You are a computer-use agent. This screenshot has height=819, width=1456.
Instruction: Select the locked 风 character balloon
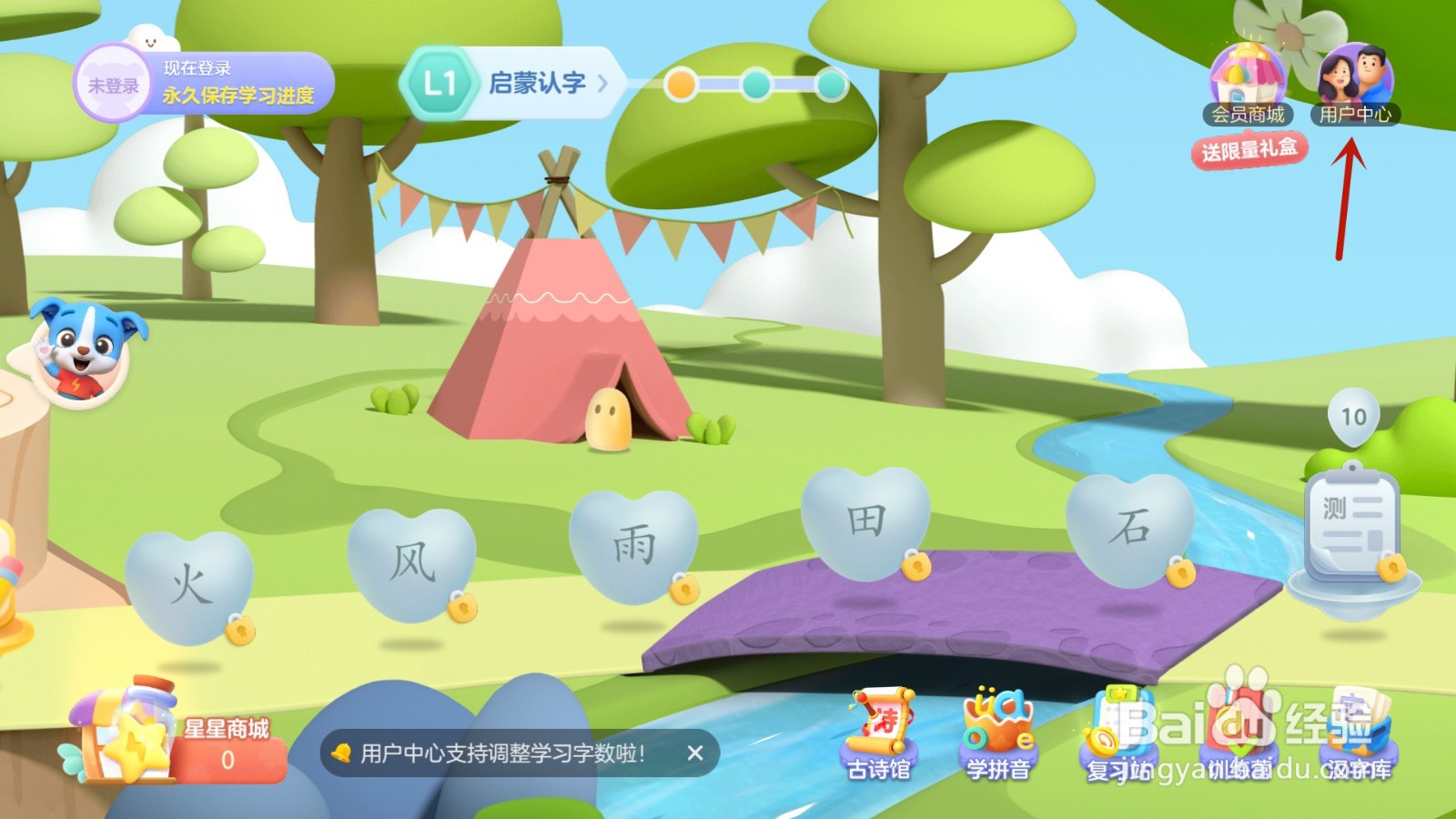(411, 560)
